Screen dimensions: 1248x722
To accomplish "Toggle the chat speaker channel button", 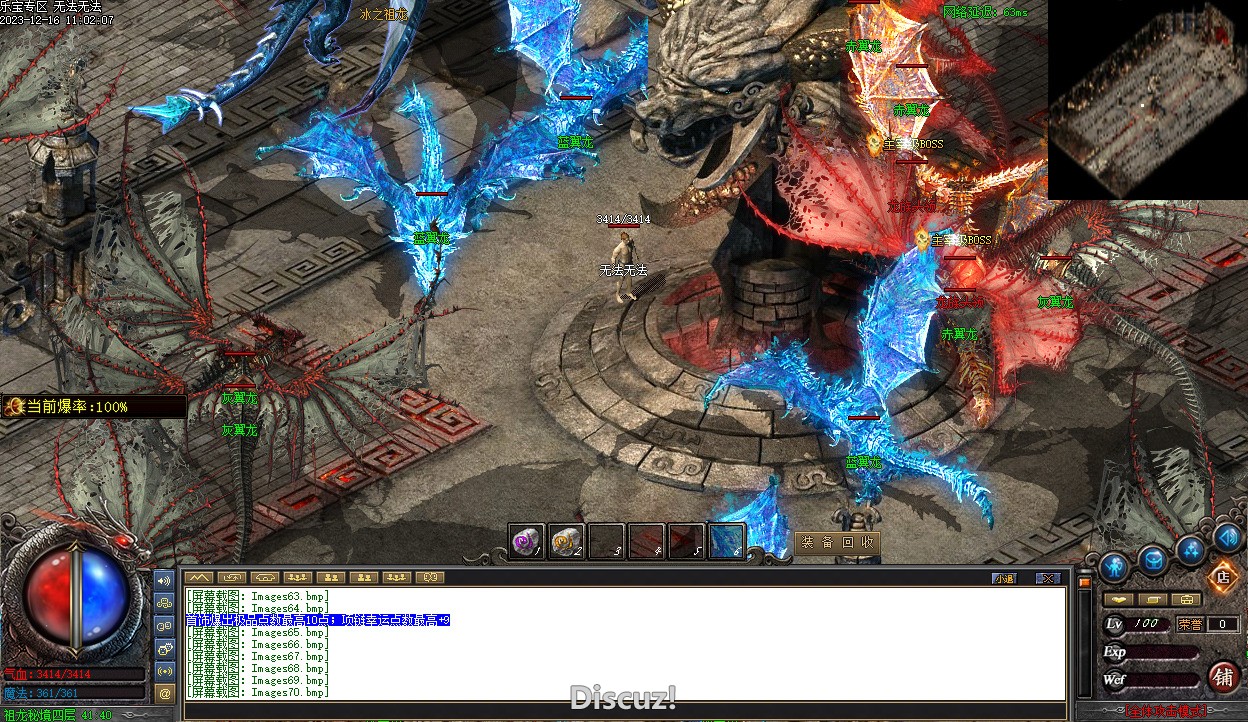I will click(165, 580).
